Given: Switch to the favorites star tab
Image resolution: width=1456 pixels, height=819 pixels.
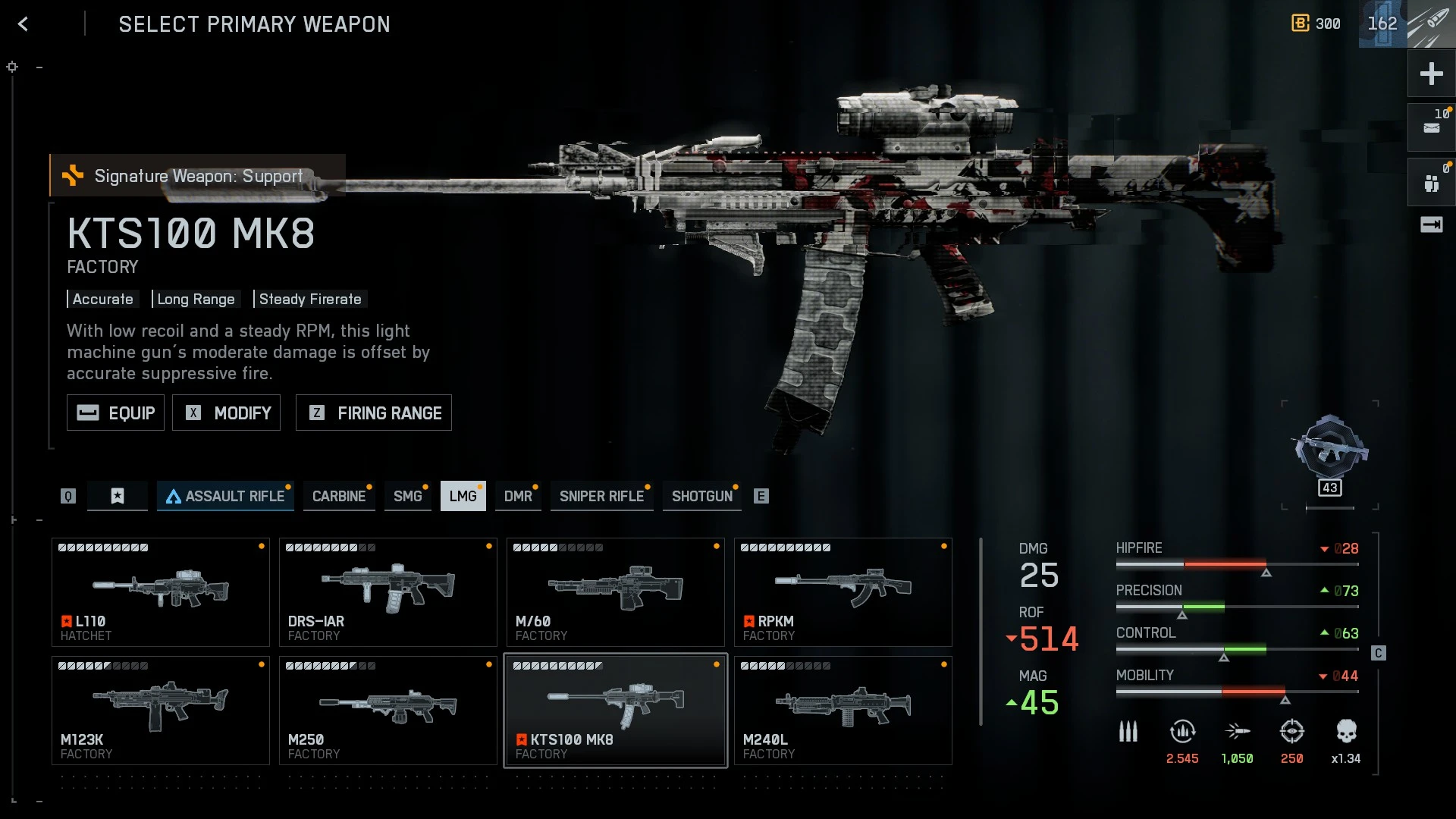Looking at the screenshot, I should [x=118, y=496].
